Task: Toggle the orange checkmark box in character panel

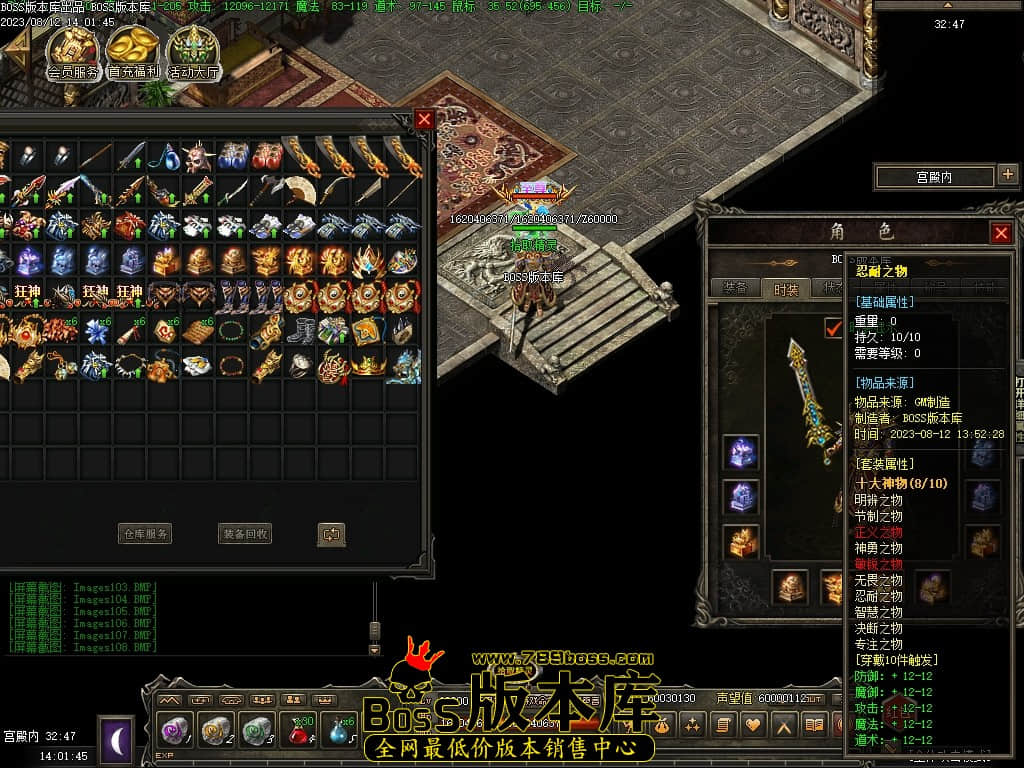Action: click(832, 327)
